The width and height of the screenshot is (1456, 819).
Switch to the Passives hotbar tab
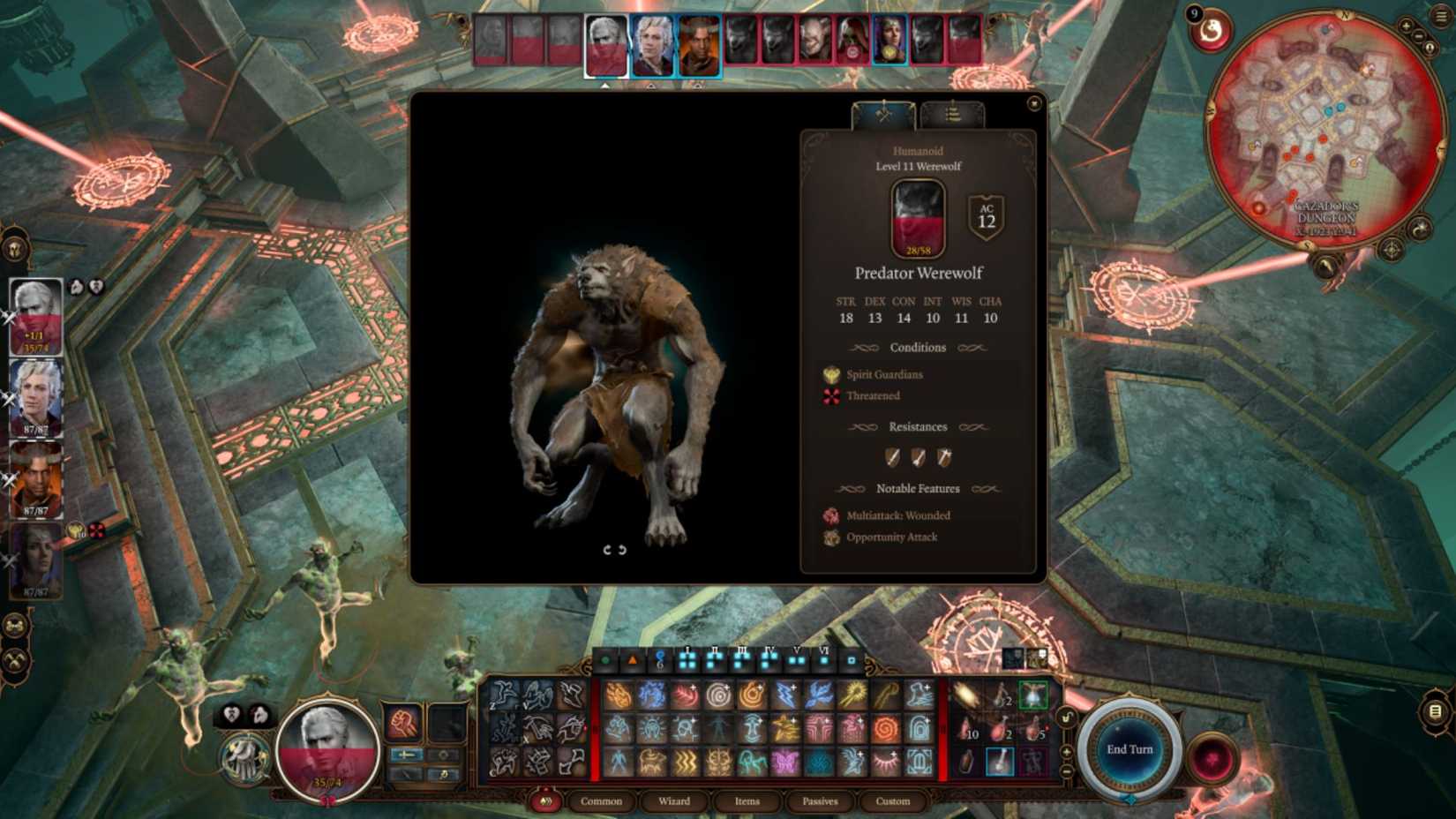(x=820, y=801)
